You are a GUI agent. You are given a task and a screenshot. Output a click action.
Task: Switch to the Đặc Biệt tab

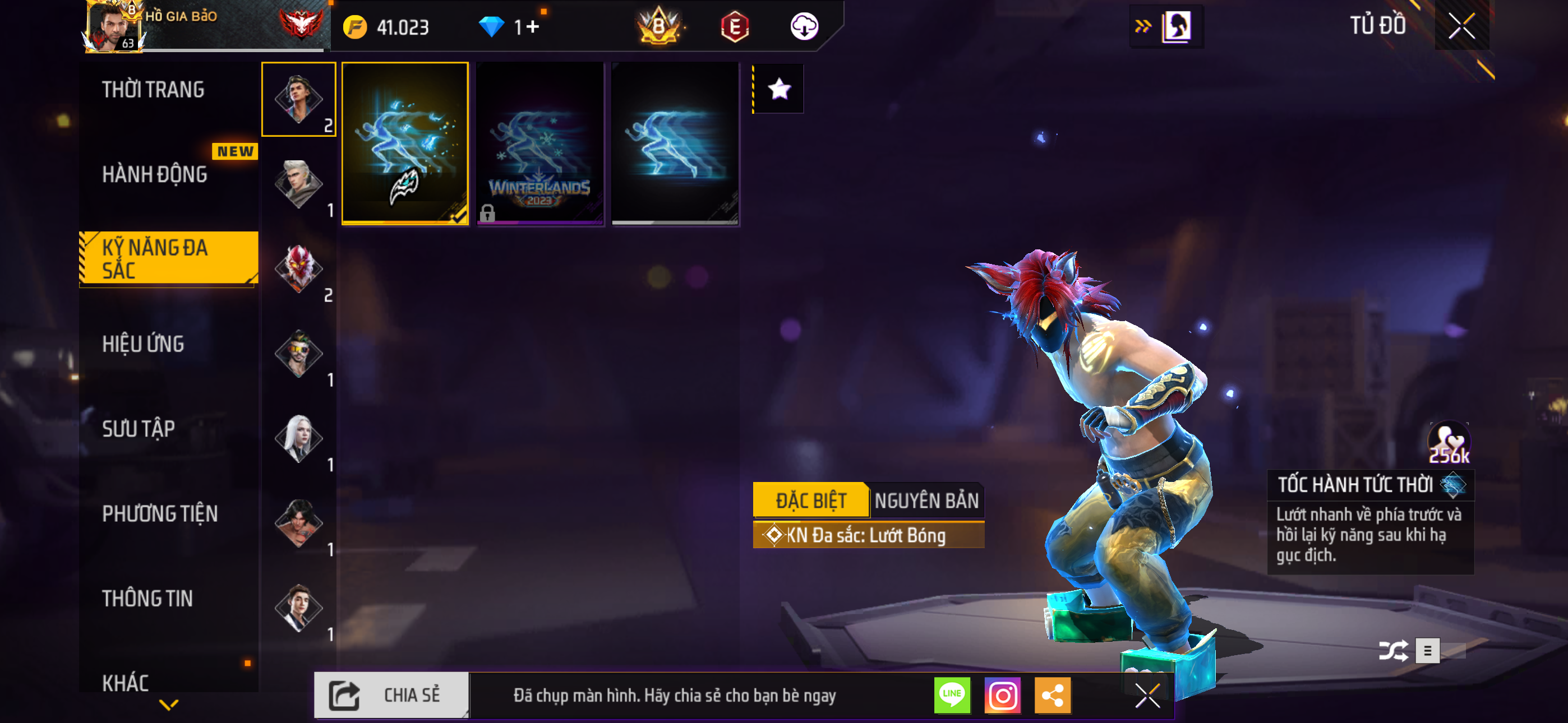[810, 500]
